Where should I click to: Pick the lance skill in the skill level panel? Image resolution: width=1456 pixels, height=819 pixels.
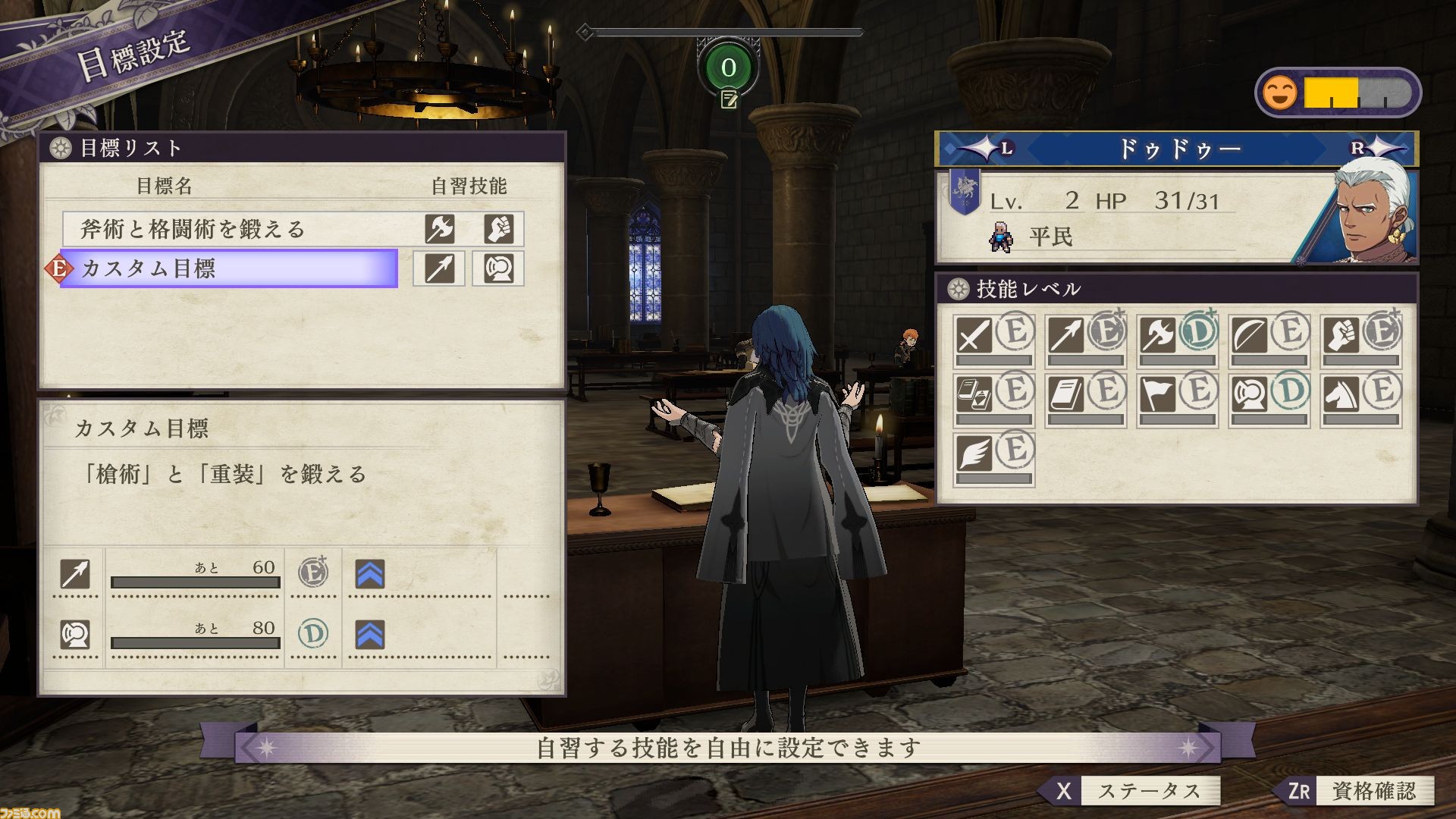coord(1085,340)
